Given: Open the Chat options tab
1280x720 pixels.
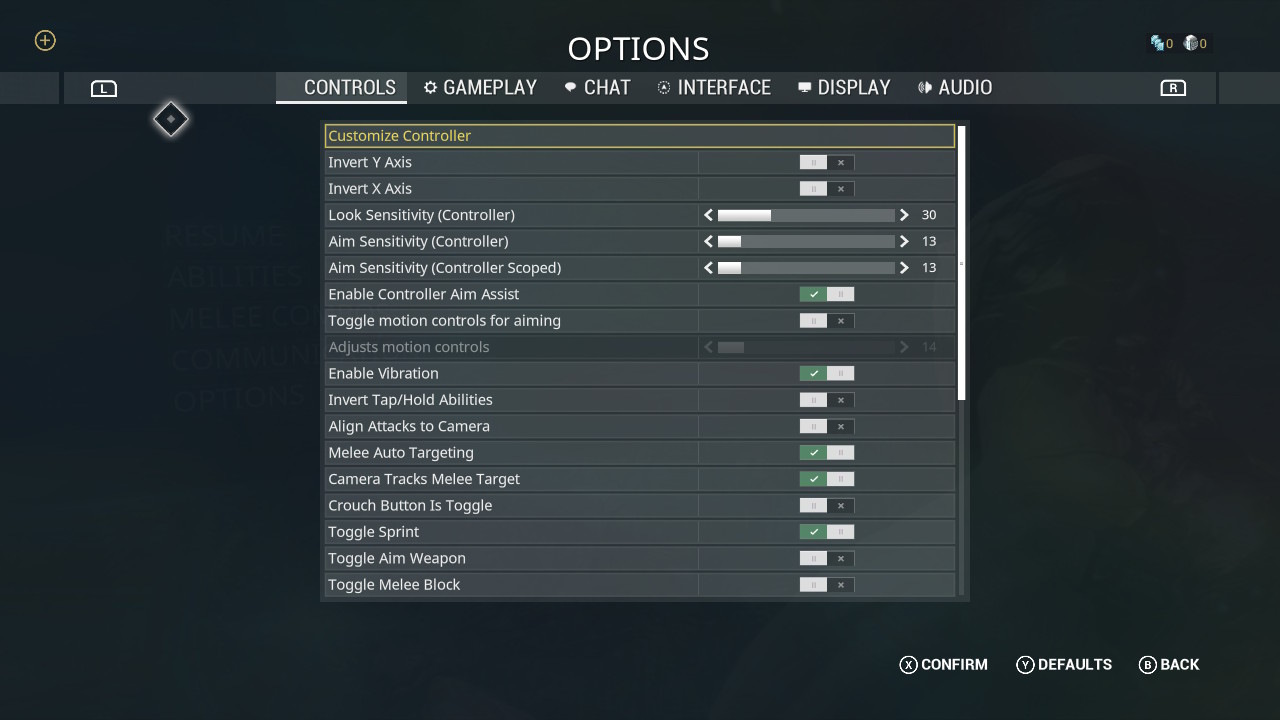Looking at the screenshot, I should click(x=597, y=88).
